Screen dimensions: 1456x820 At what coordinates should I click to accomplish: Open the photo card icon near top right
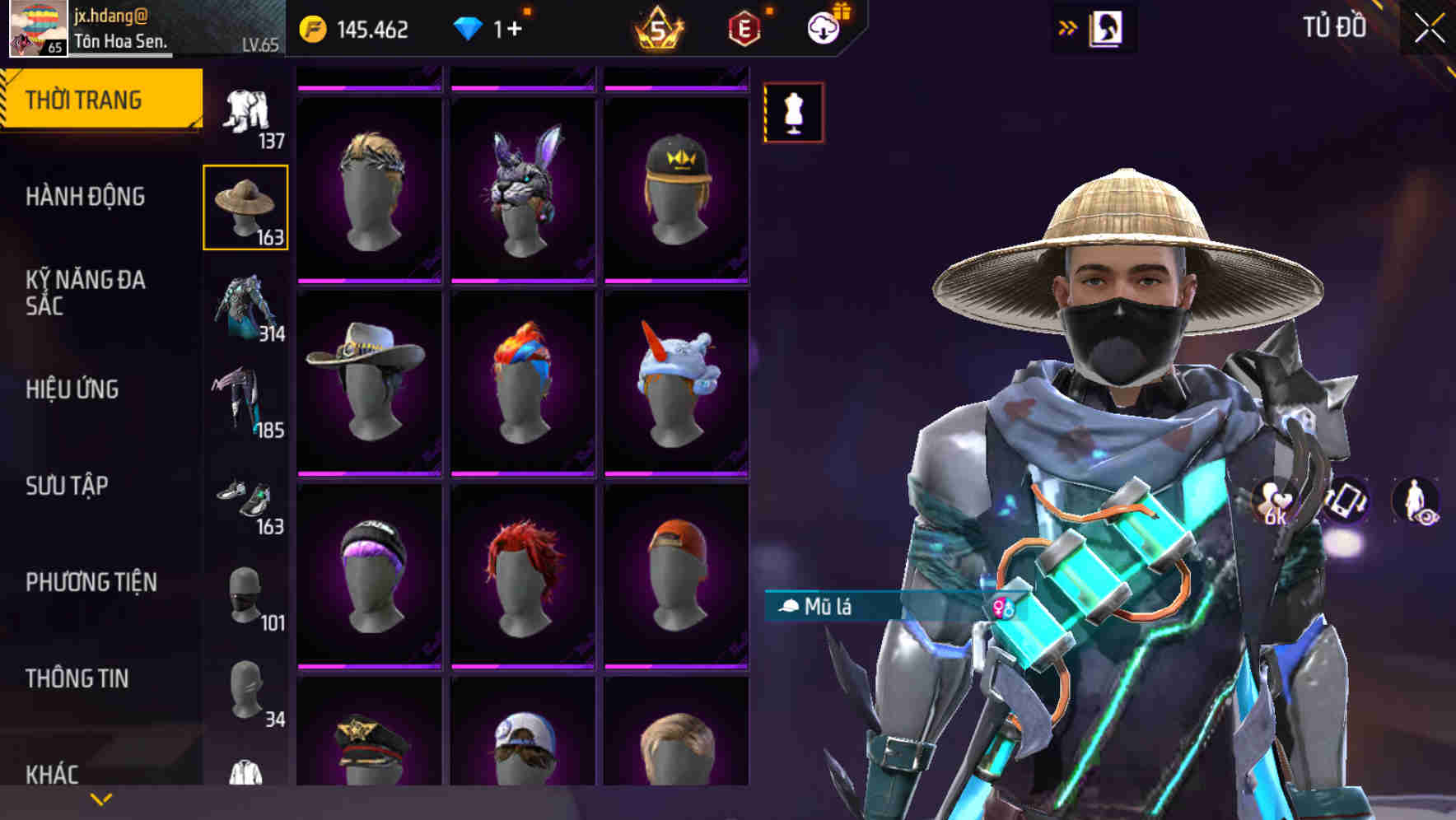(x=1107, y=26)
